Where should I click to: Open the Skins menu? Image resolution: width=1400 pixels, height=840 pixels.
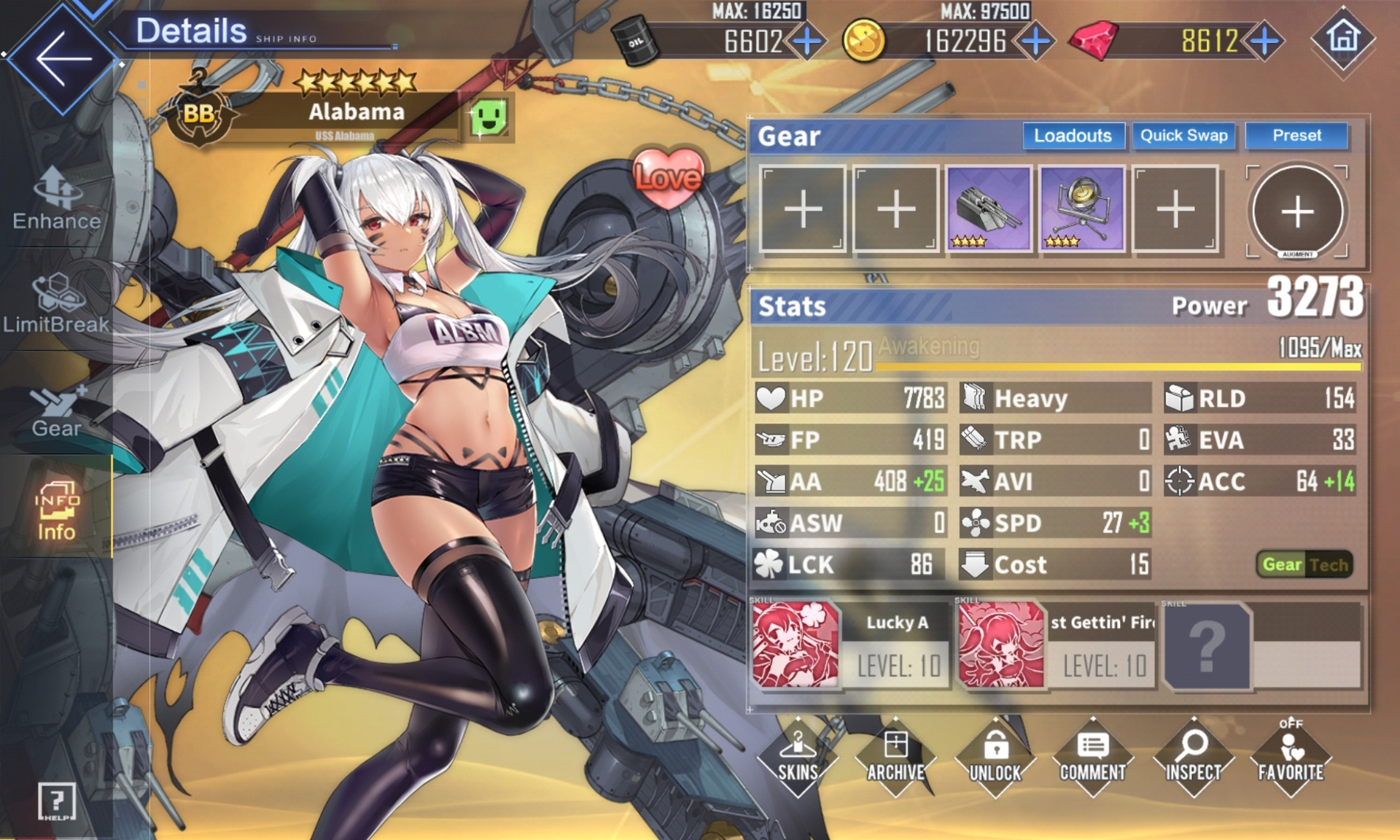(798, 758)
